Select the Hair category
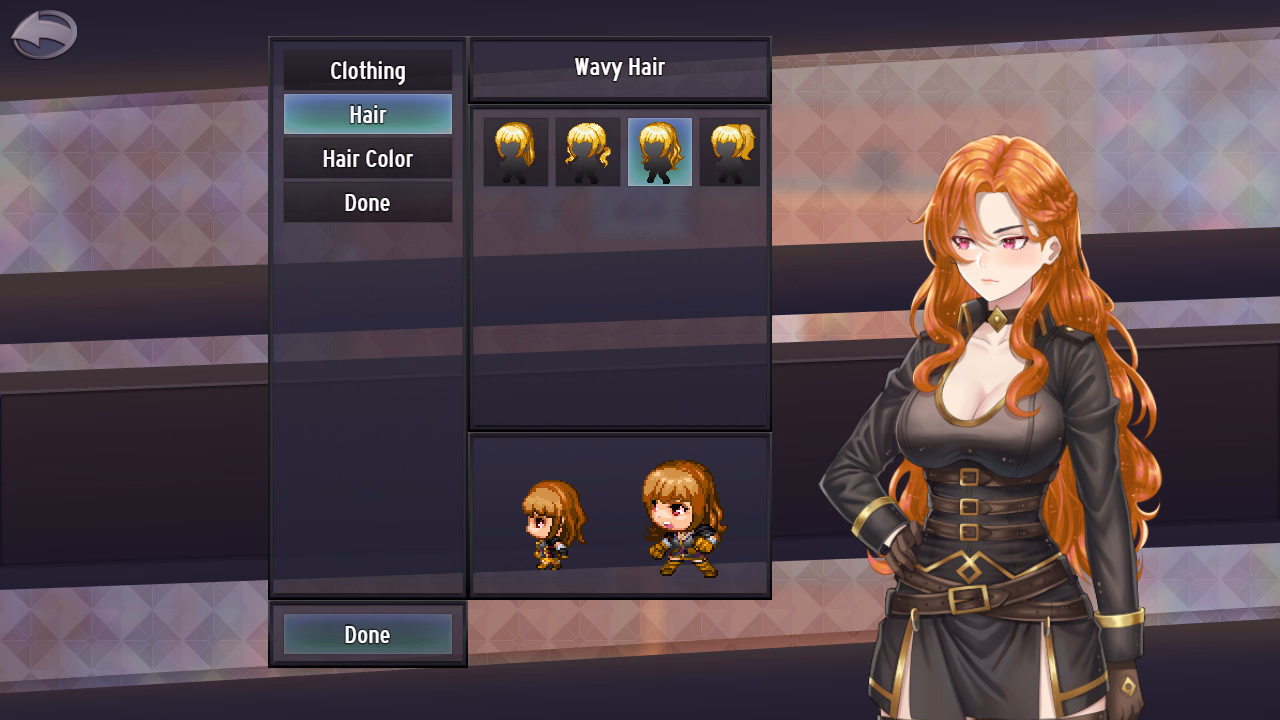 tap(367, 115)
